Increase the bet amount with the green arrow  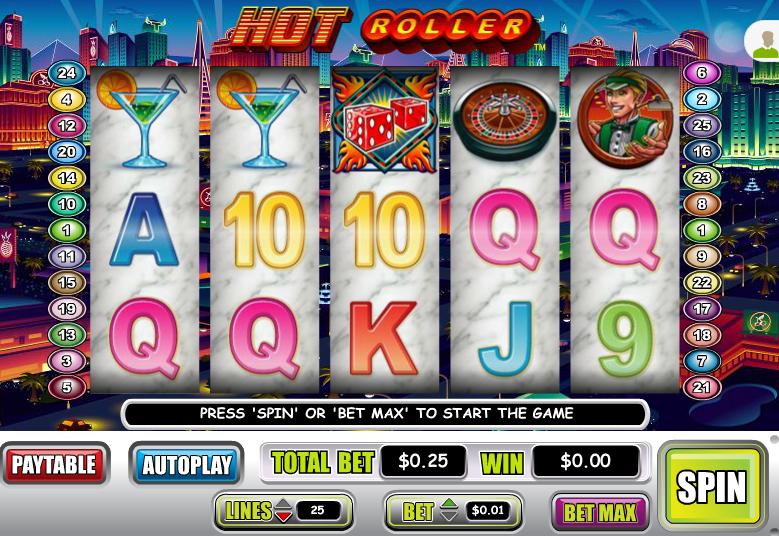click(449, 505)
